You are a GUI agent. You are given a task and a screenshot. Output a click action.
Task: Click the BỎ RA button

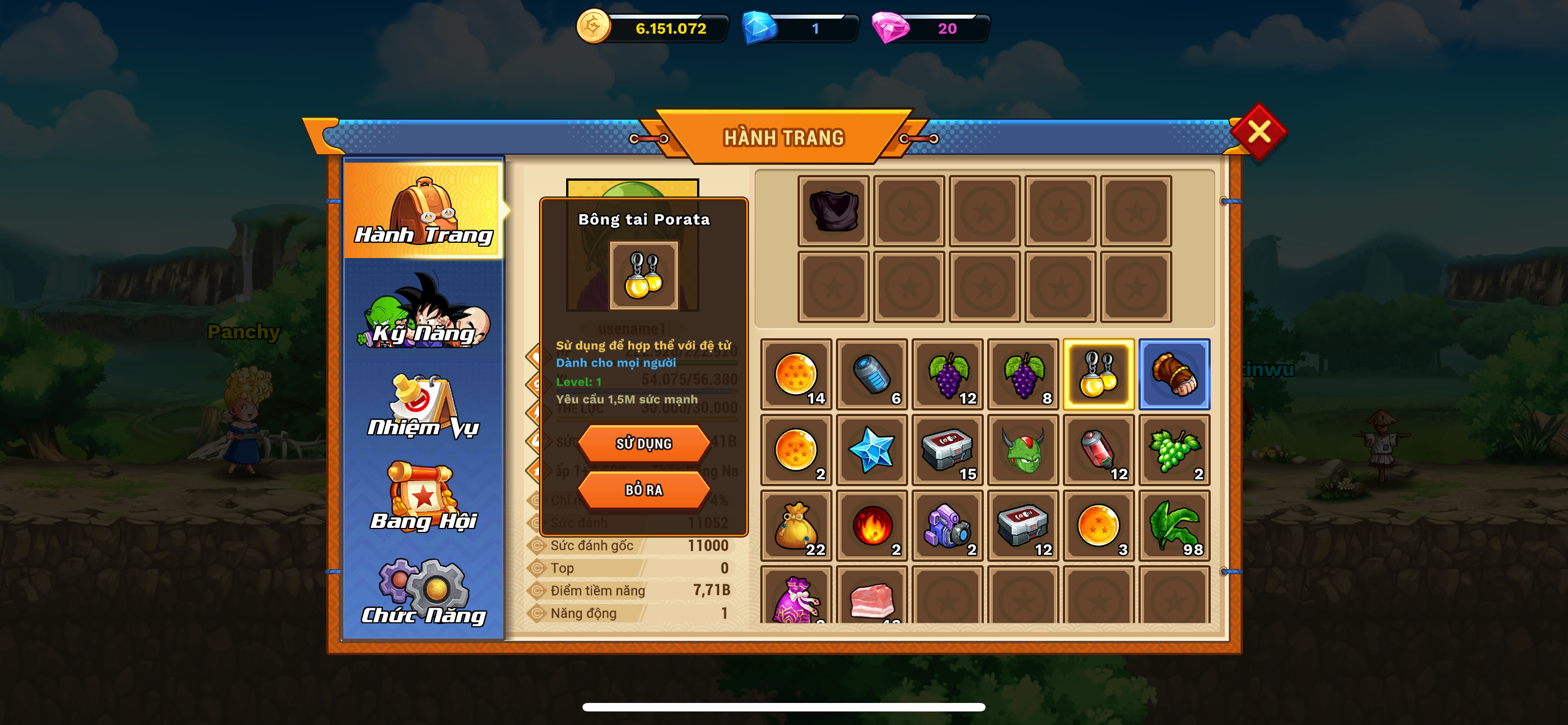[x=643, y=490]
